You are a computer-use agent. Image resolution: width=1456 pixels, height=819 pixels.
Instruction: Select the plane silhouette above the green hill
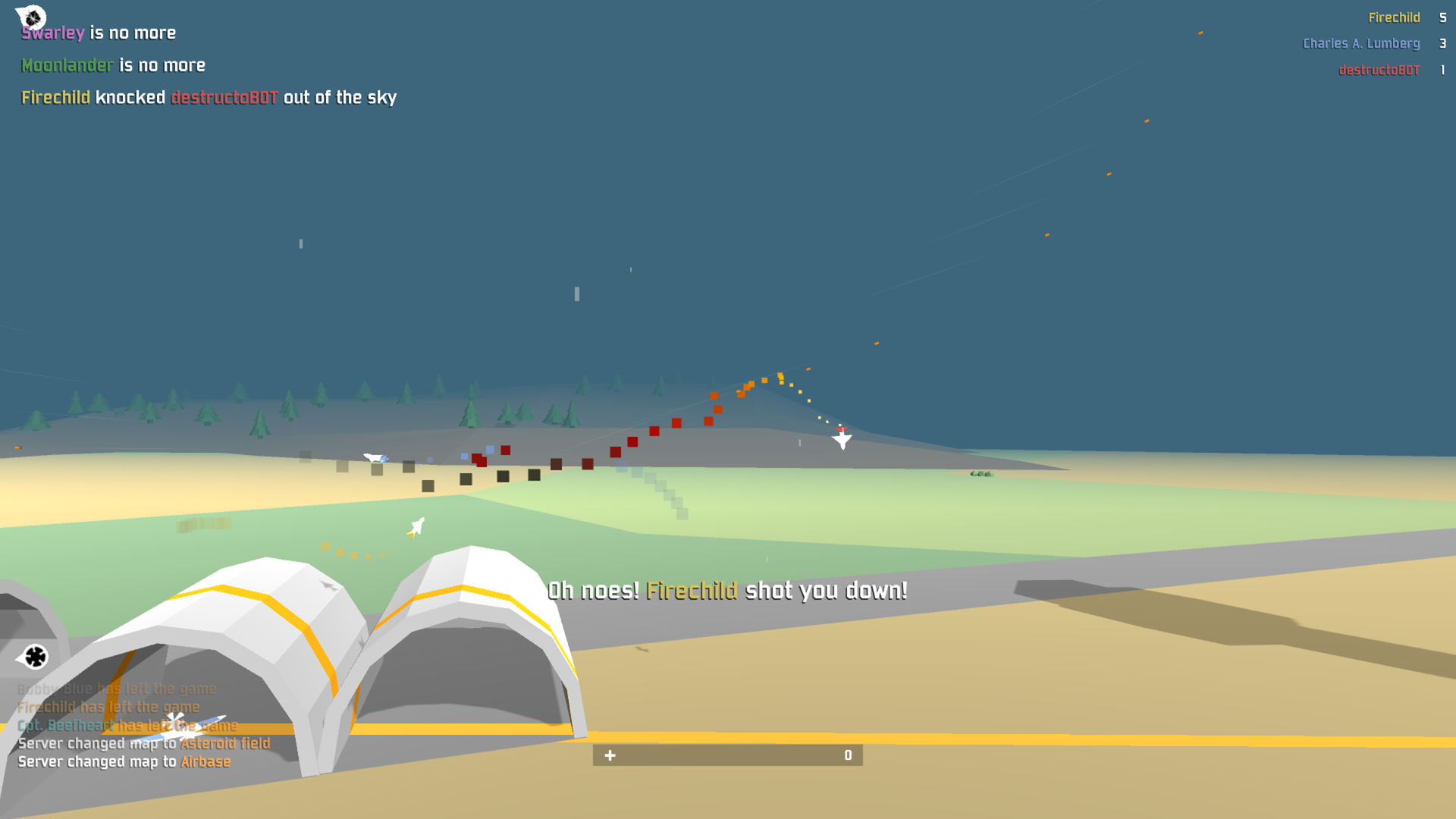coord(375,458)
